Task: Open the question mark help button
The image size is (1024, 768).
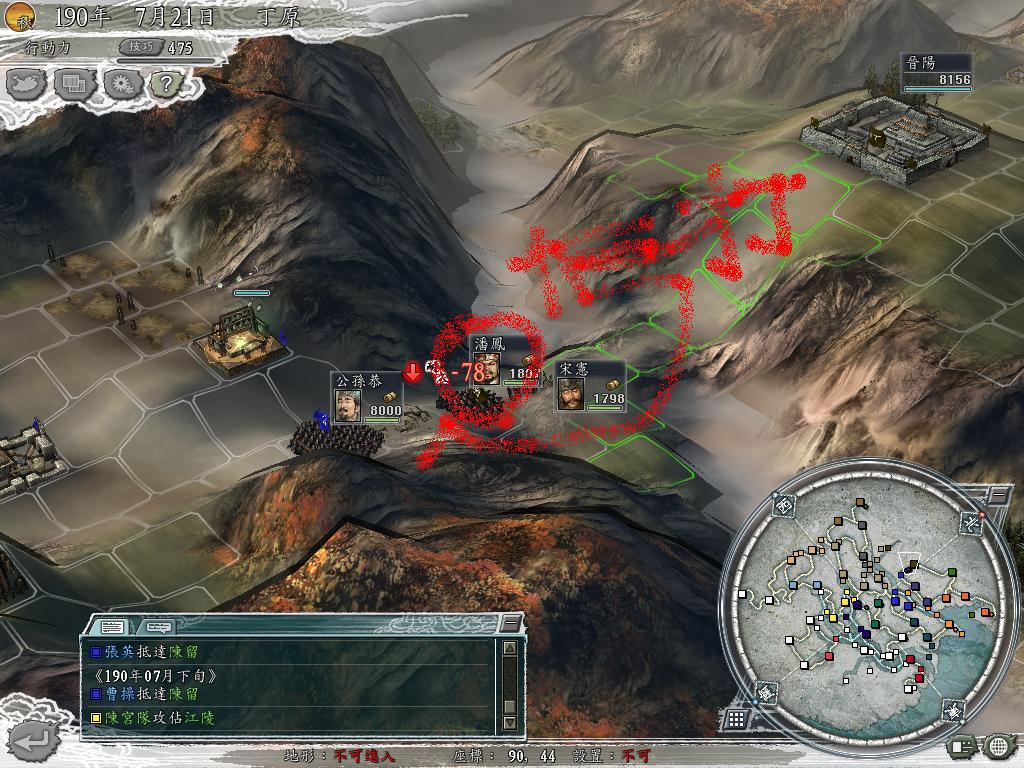Action: (x=164, y=85)
